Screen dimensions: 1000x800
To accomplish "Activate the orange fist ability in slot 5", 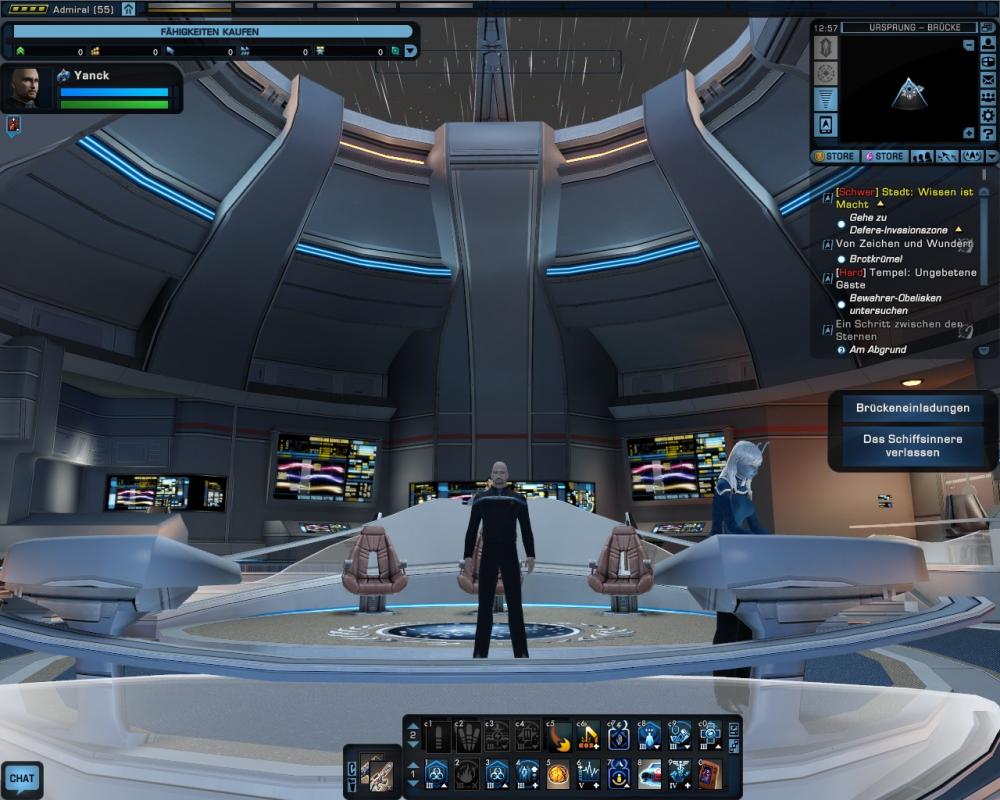I will pos(559,772).
